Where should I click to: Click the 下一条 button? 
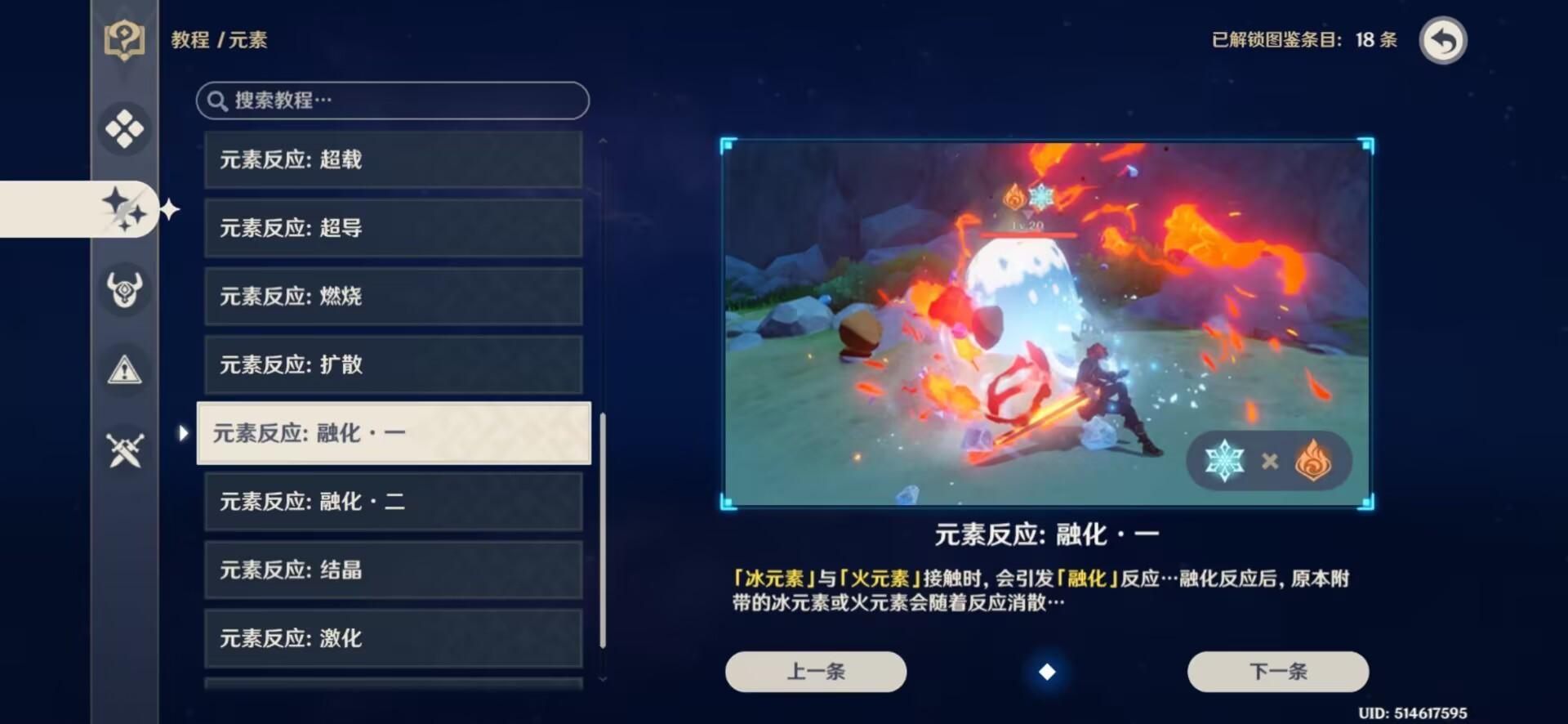[1277, 671]
